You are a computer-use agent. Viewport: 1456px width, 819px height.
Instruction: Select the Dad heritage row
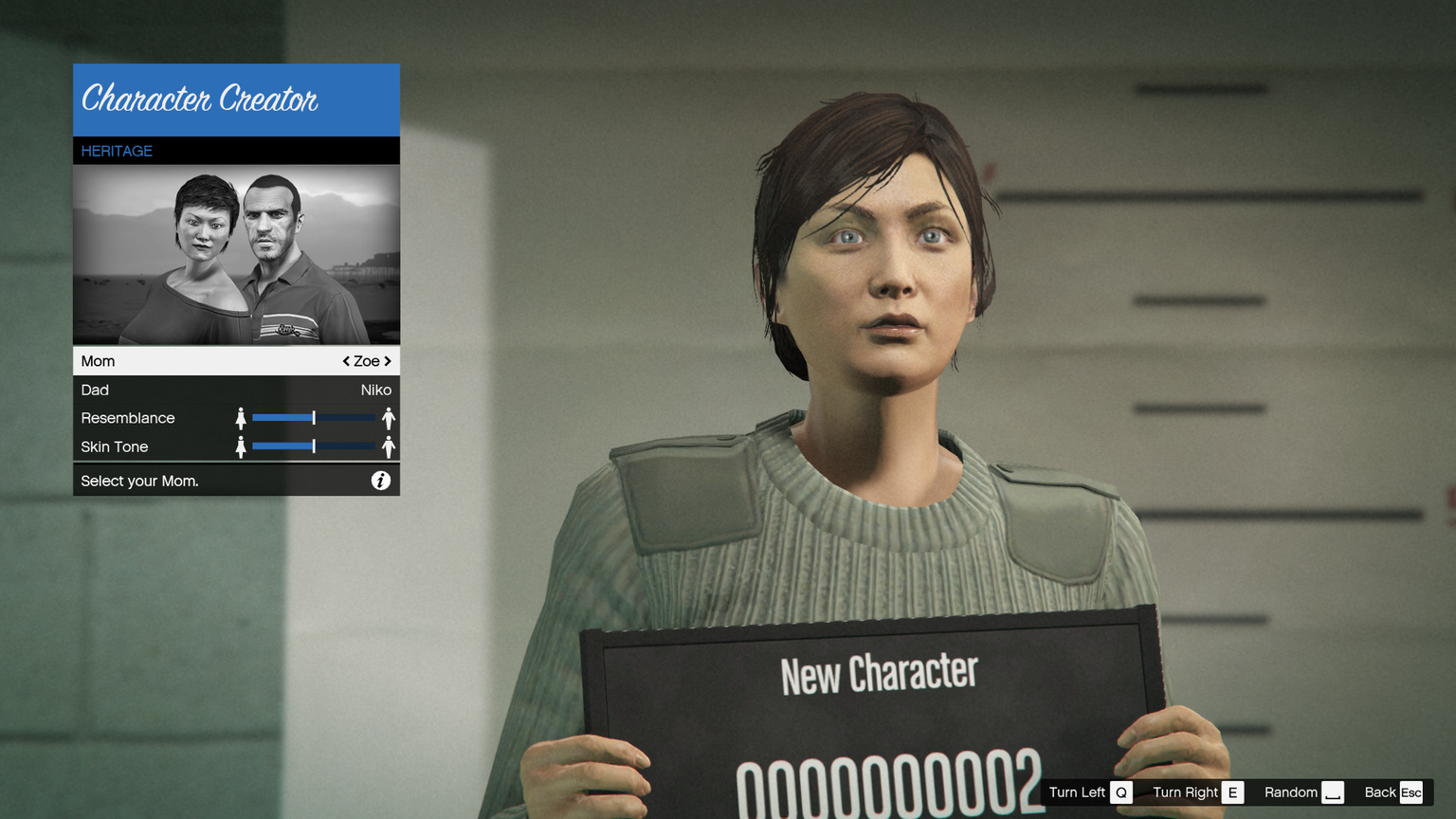tap(236, 390)
